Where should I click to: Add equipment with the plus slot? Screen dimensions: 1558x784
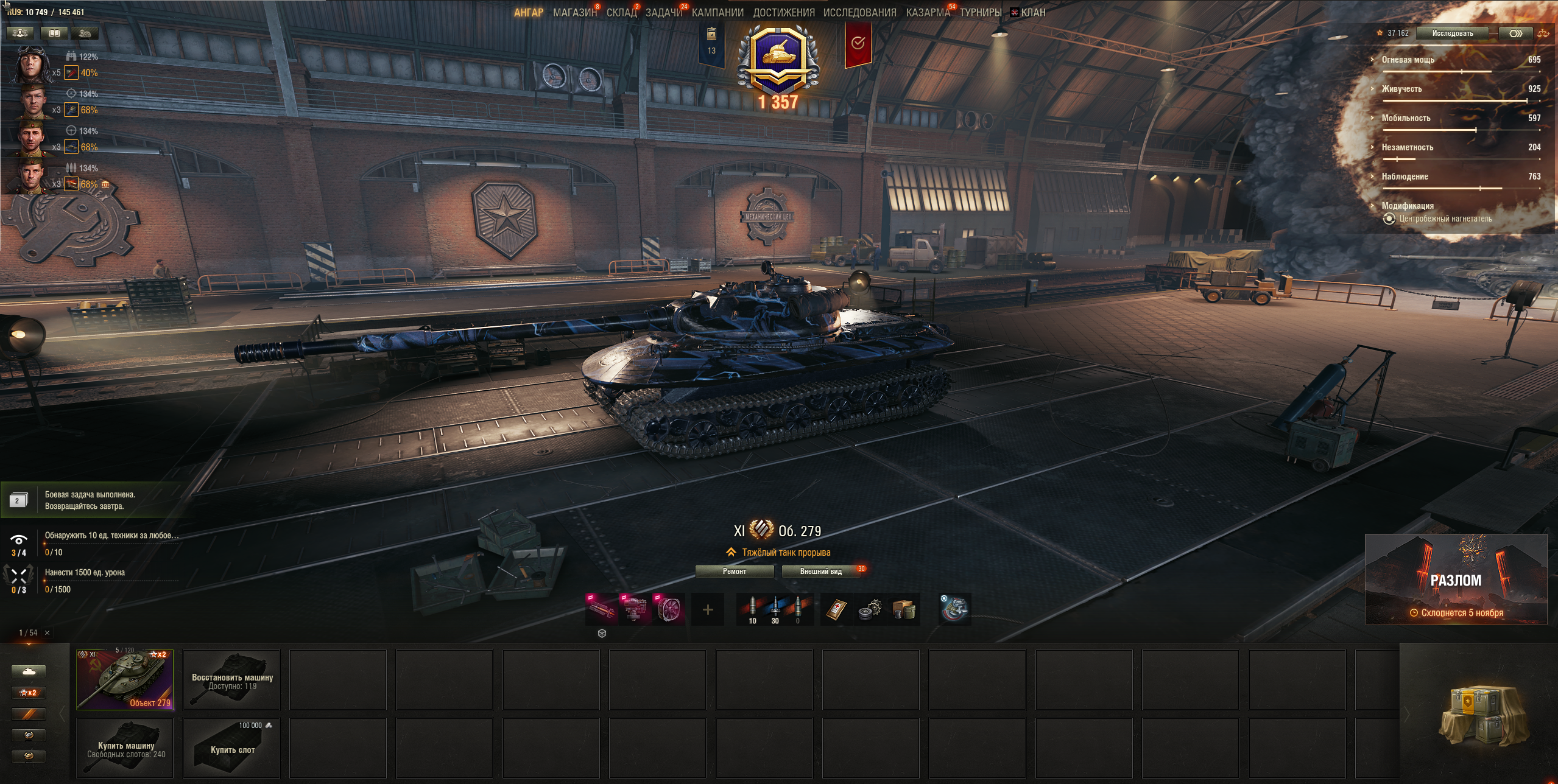(x=707, y=609)
